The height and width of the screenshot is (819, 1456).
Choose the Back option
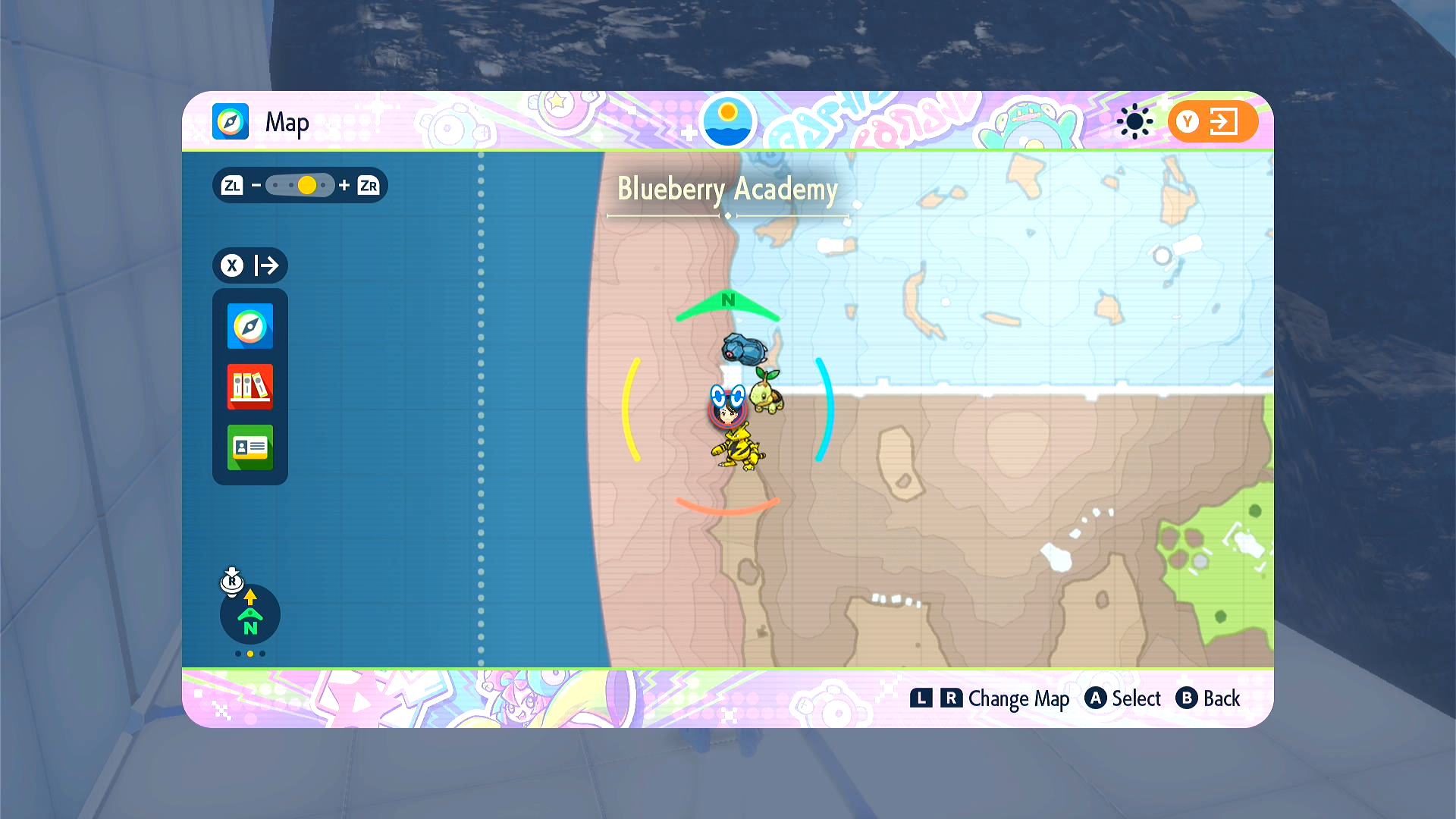pyautogui.click(x=1207, y=698)
